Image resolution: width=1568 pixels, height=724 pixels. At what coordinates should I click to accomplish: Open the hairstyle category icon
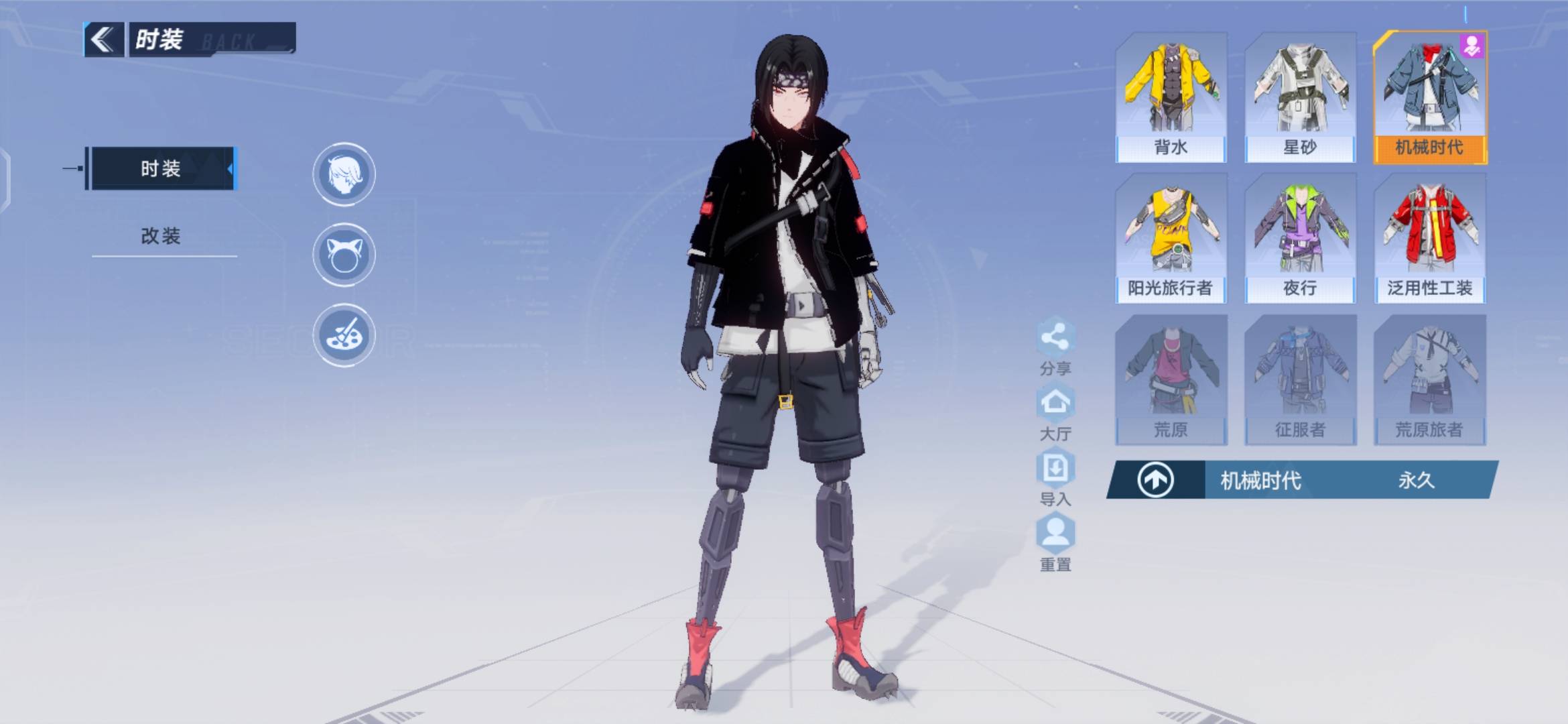point(344,174)
